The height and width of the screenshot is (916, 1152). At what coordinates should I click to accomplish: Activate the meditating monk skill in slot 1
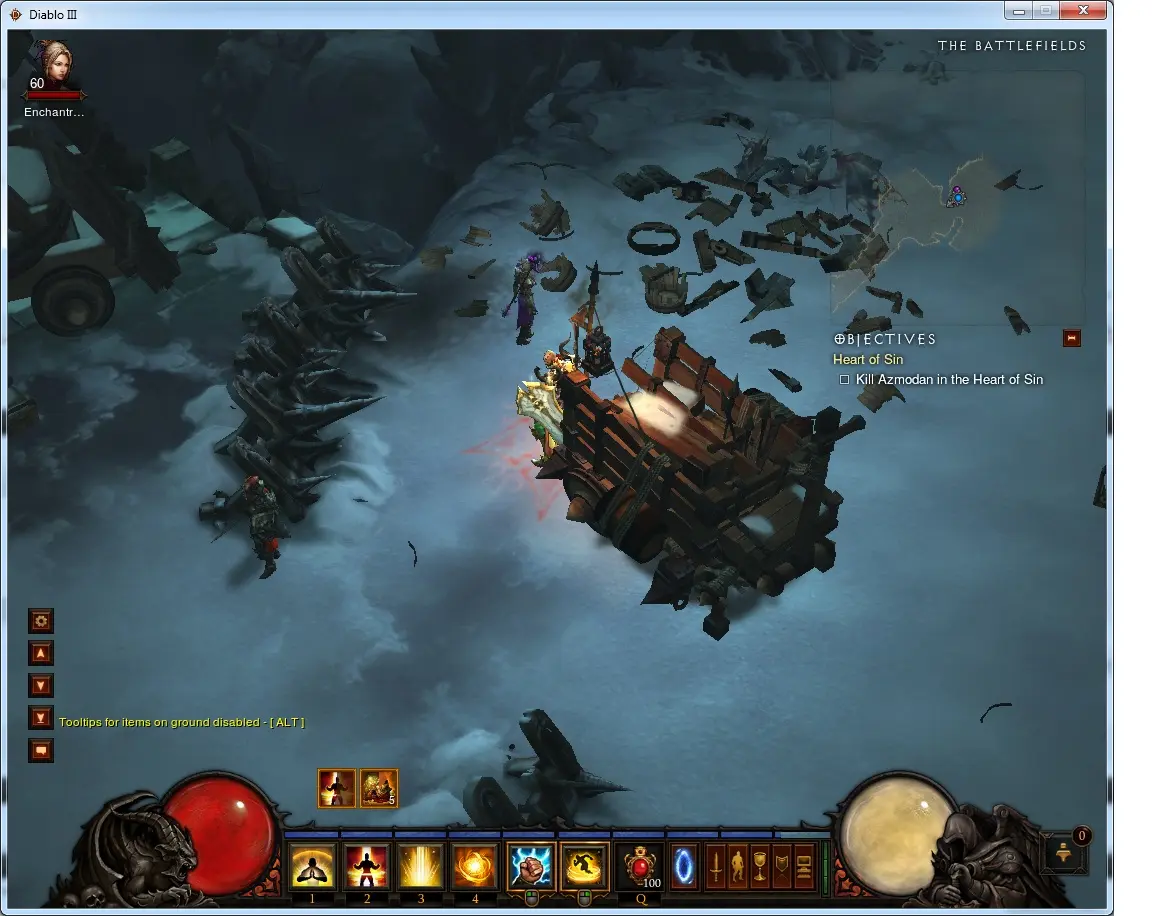point(313,866)
